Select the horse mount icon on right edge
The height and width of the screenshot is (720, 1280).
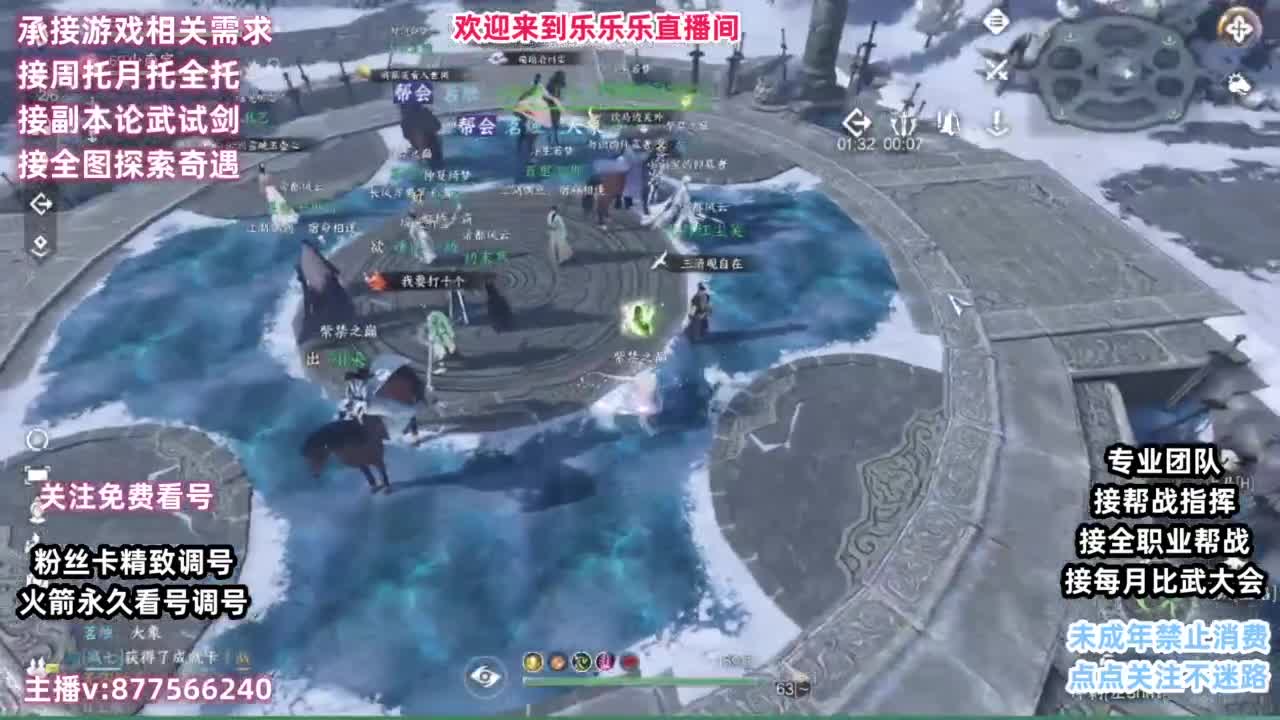1240,84
